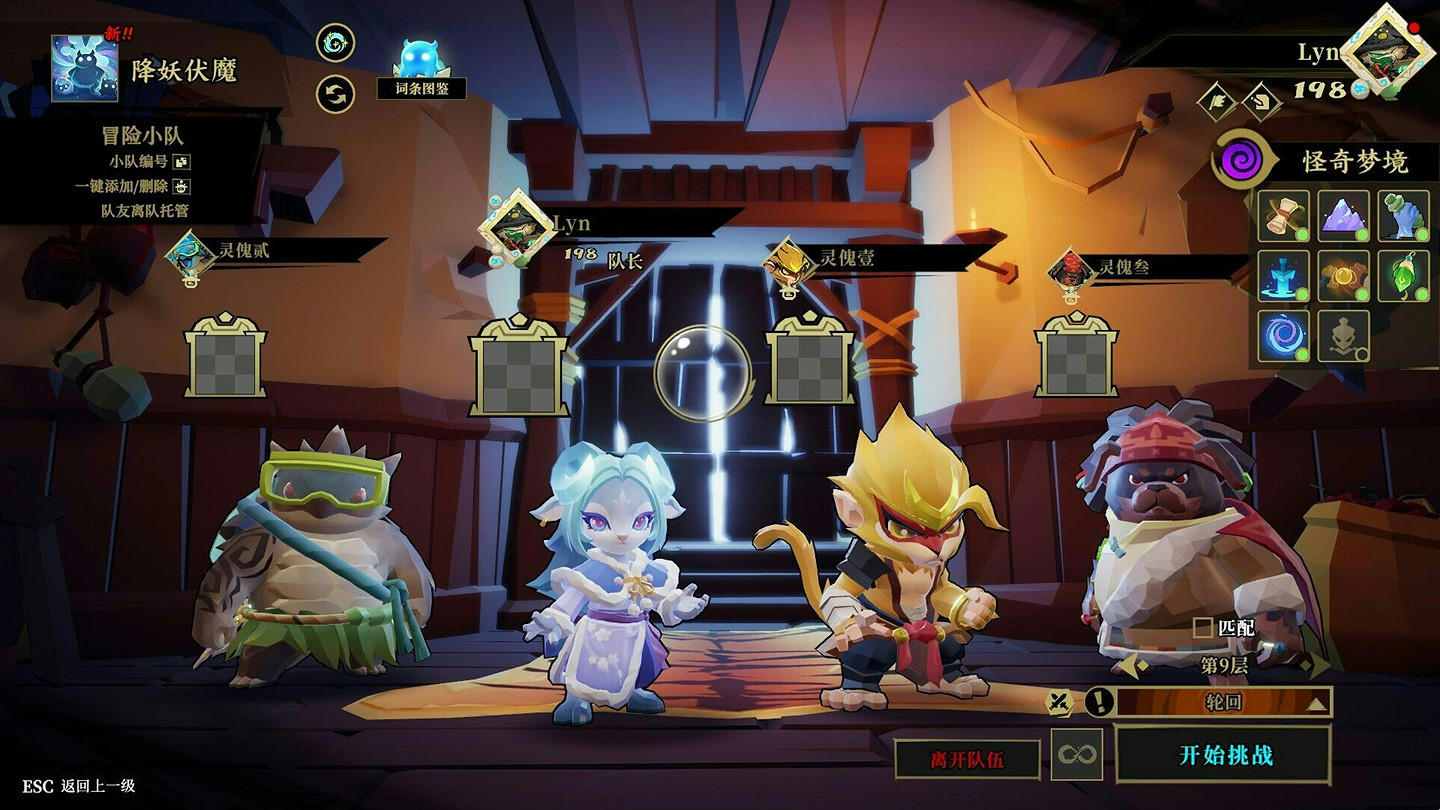
Task: Select the scroll icon in 怪奇梦境 panel
Action: coord(1283,216)
